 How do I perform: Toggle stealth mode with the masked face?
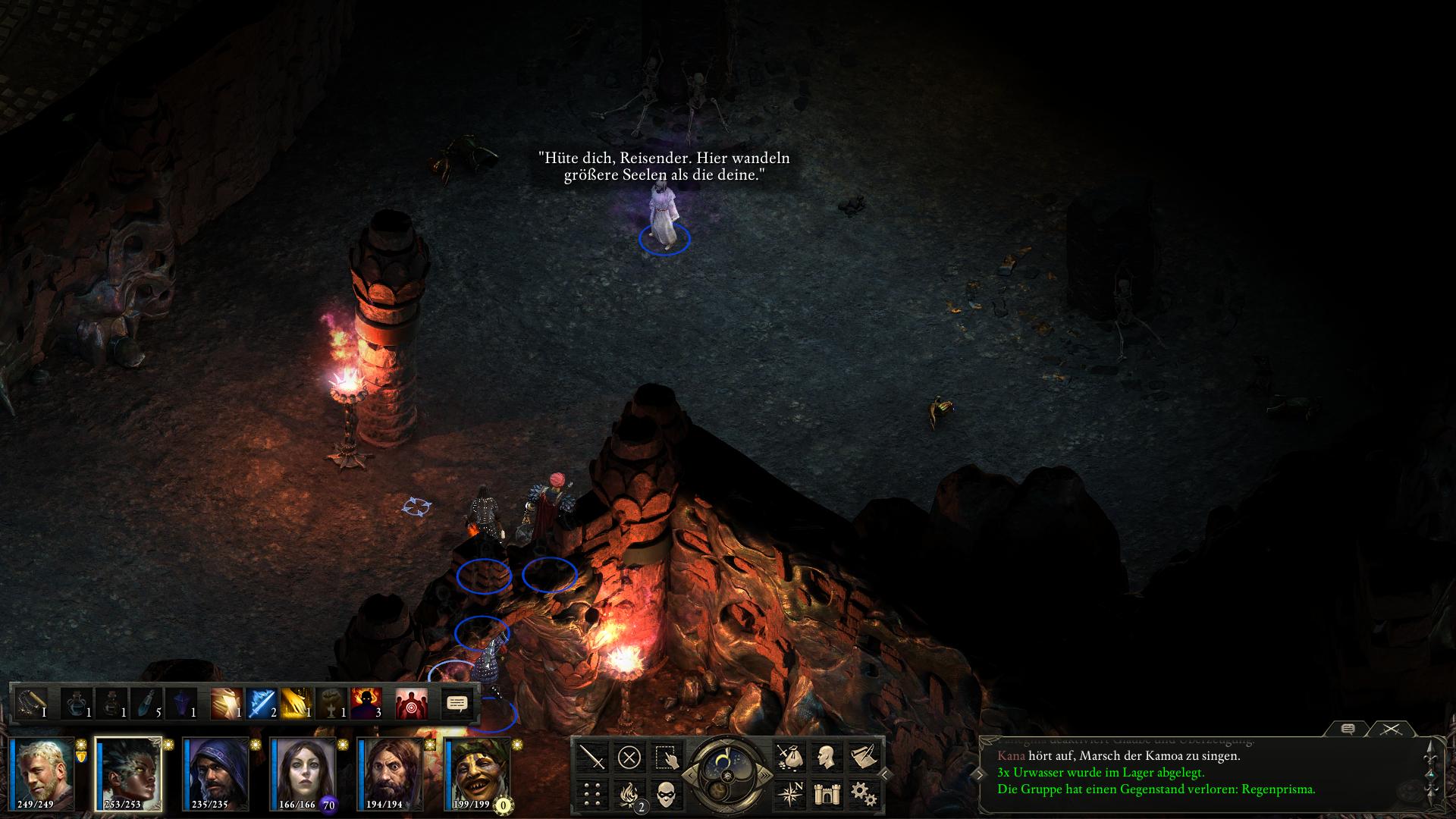click(665, 794)
